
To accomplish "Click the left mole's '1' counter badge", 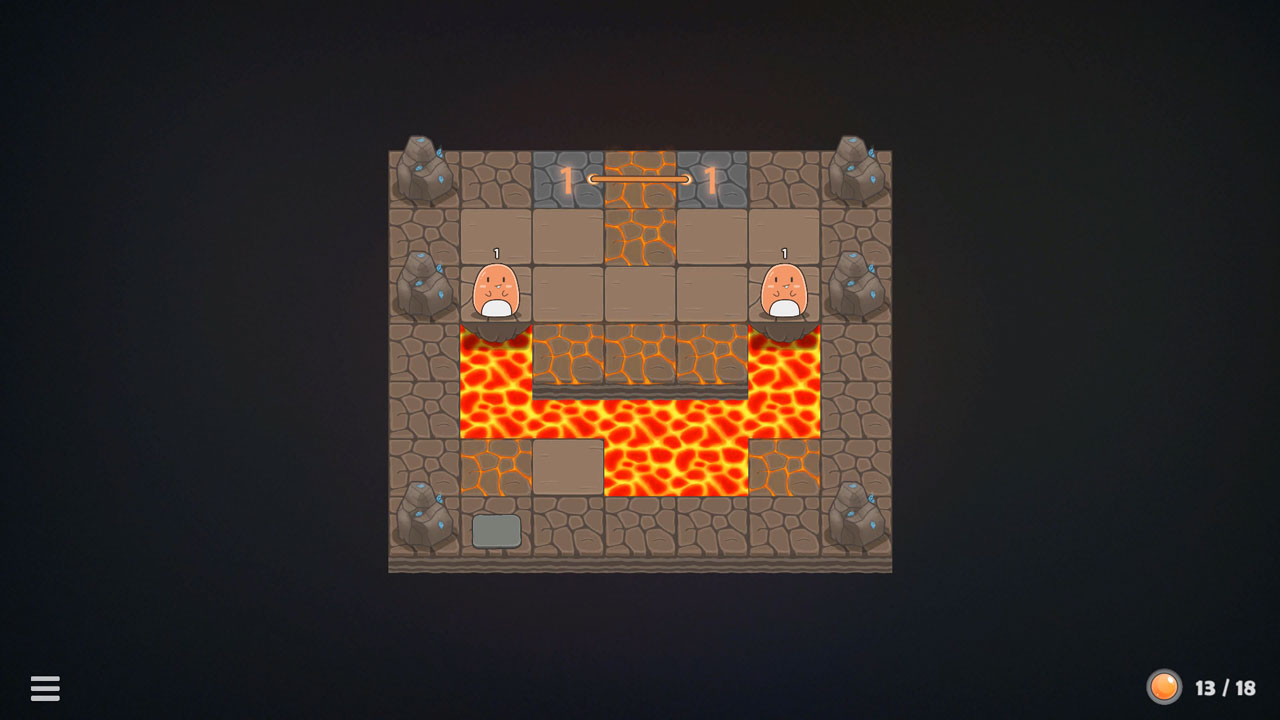I will click(x=497, y=252).
